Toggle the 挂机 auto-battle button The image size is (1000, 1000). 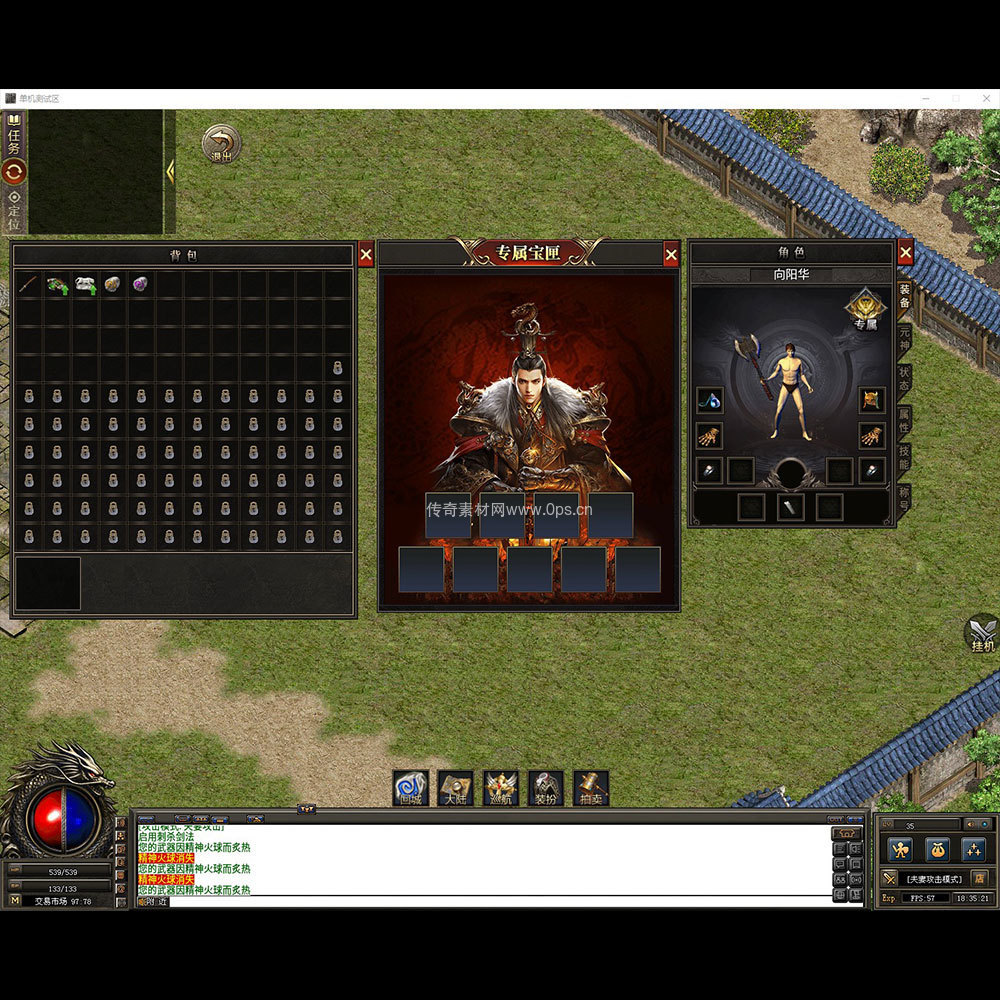click(982, 634)
